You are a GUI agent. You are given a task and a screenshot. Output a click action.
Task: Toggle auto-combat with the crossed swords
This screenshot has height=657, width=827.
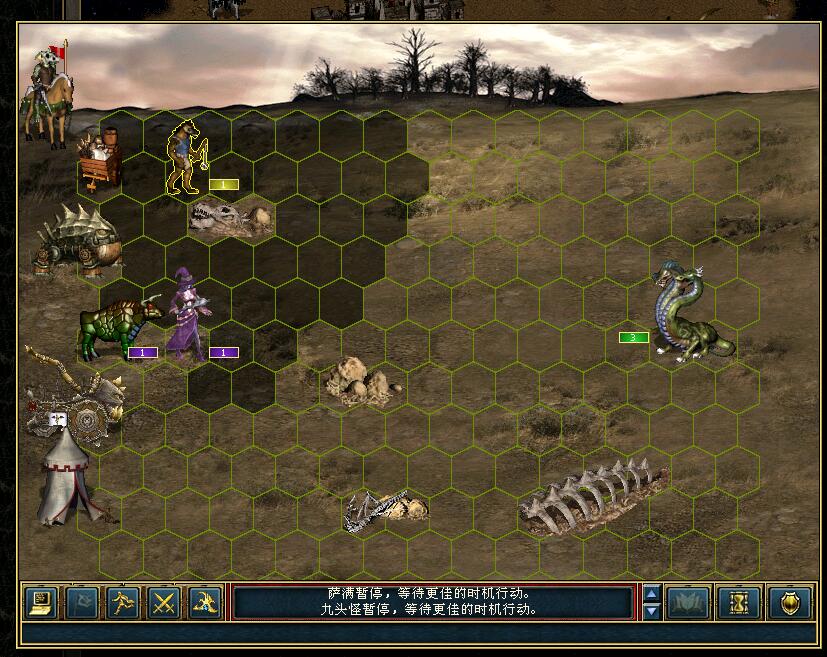coord(164,603)
